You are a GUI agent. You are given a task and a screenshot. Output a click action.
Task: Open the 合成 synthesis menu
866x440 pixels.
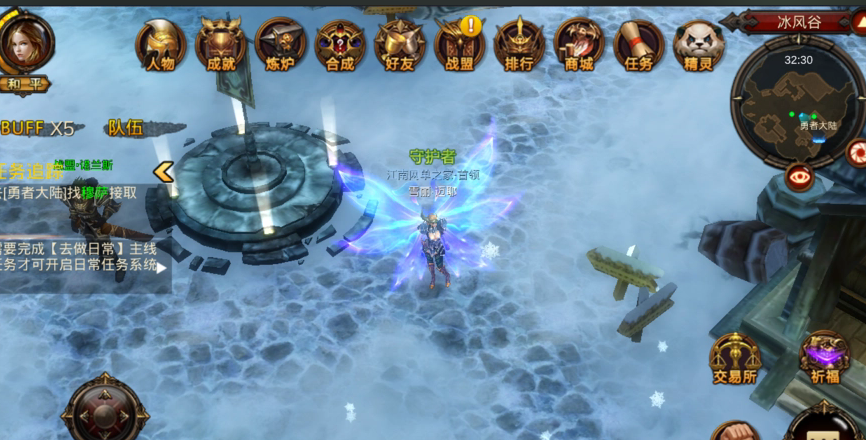click(340, 45)
